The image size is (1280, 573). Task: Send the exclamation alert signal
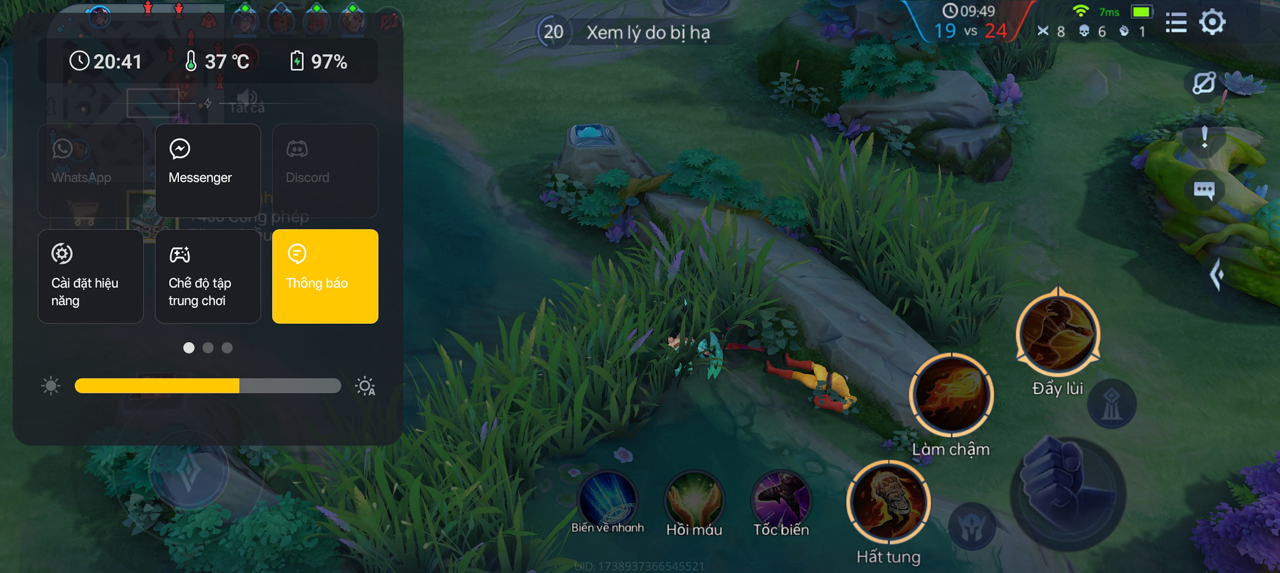pos(1204,138)
